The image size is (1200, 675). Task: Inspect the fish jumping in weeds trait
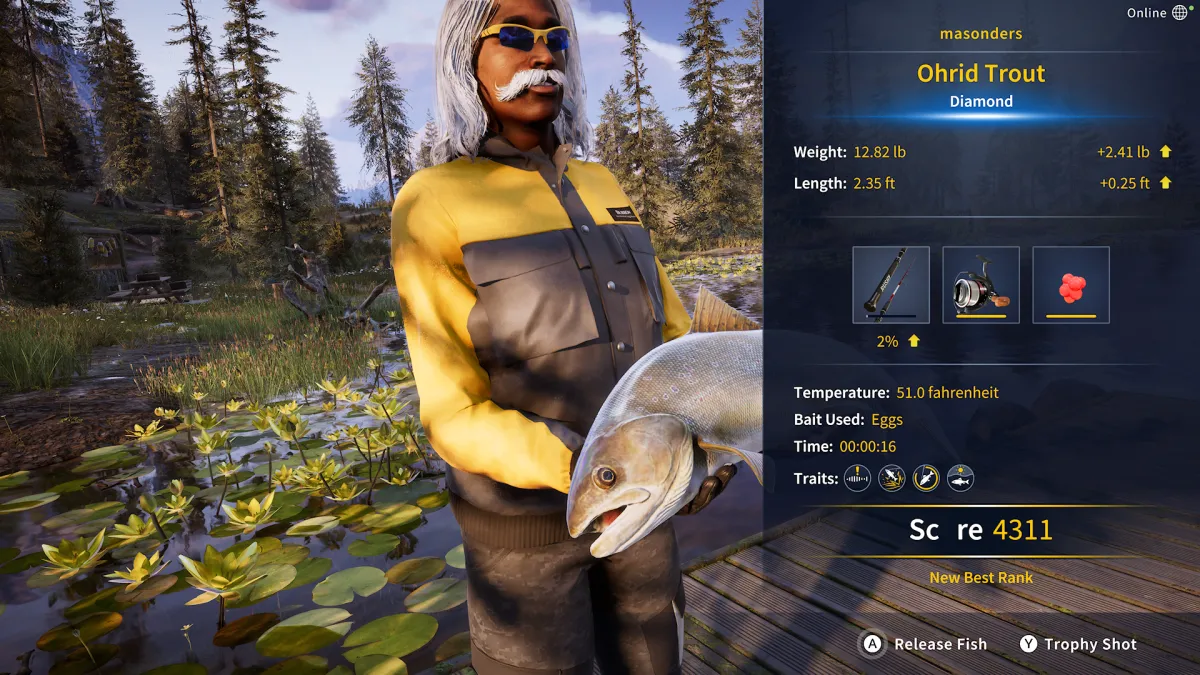click(891, 478)
